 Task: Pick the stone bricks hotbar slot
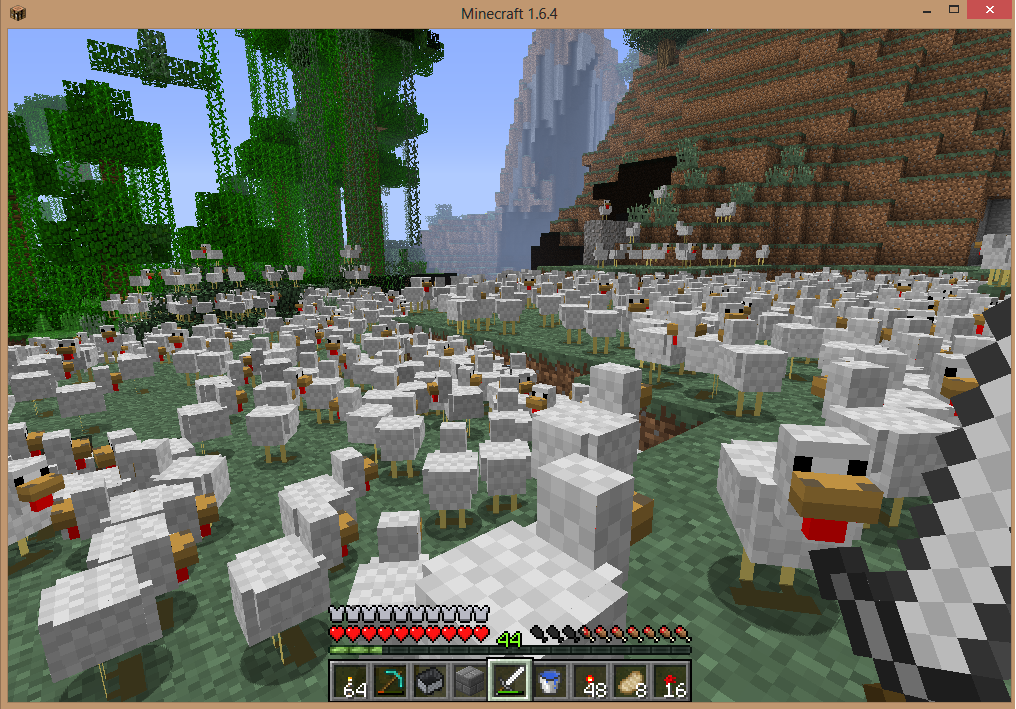click(x=469, y=681)
